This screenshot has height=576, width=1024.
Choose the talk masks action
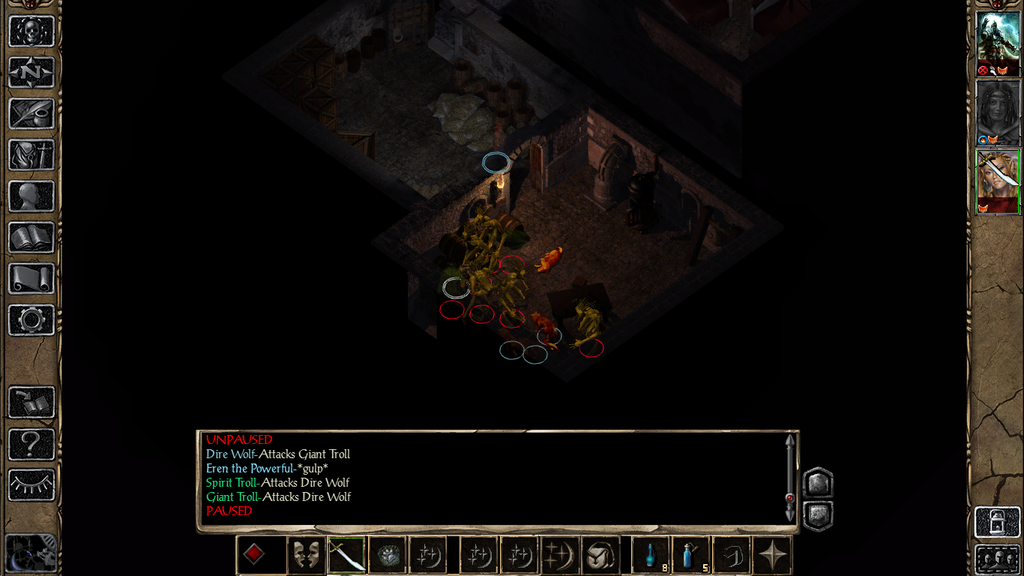(305, 554)
